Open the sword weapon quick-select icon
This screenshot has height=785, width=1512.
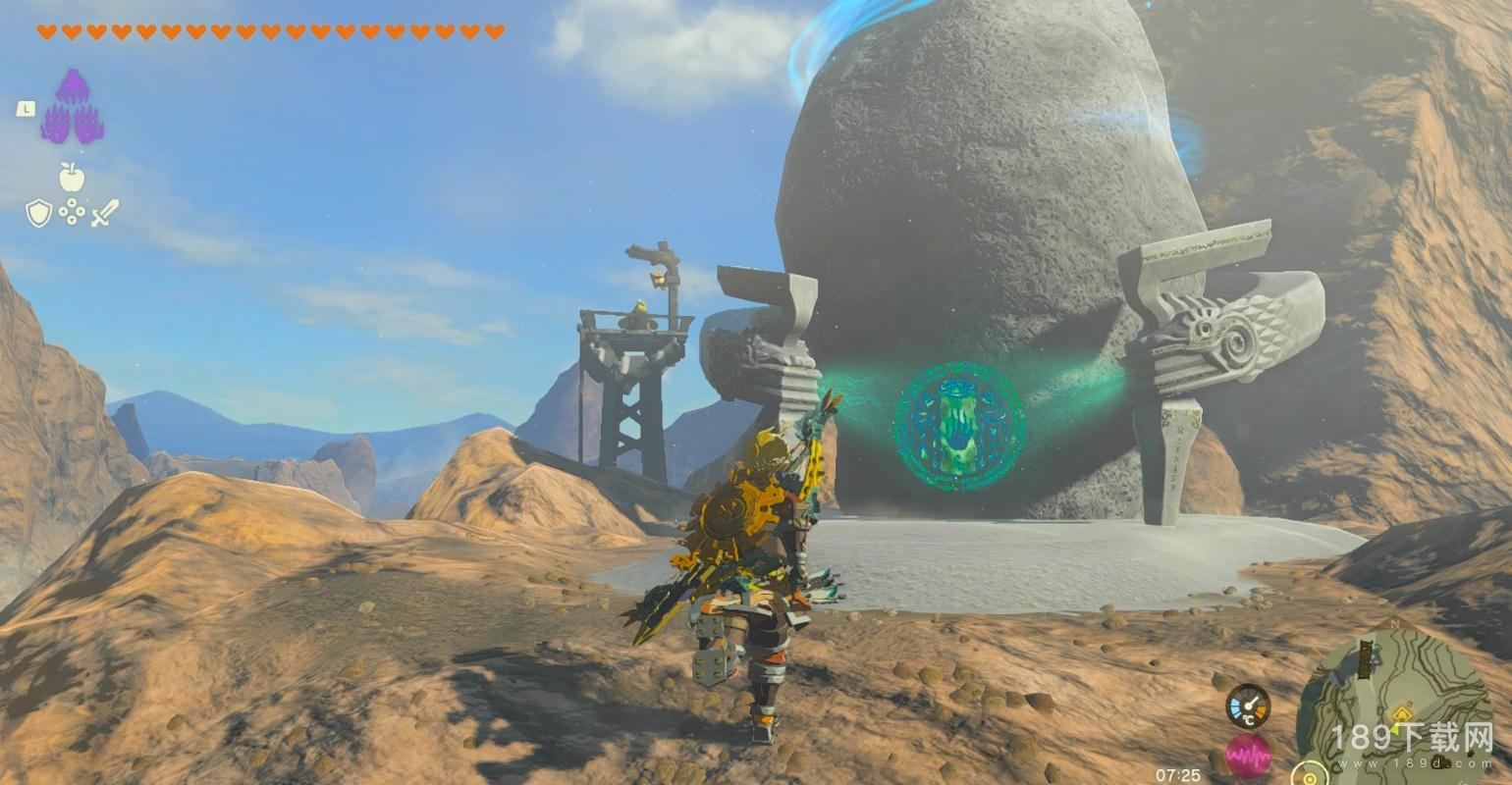[105, 212]
